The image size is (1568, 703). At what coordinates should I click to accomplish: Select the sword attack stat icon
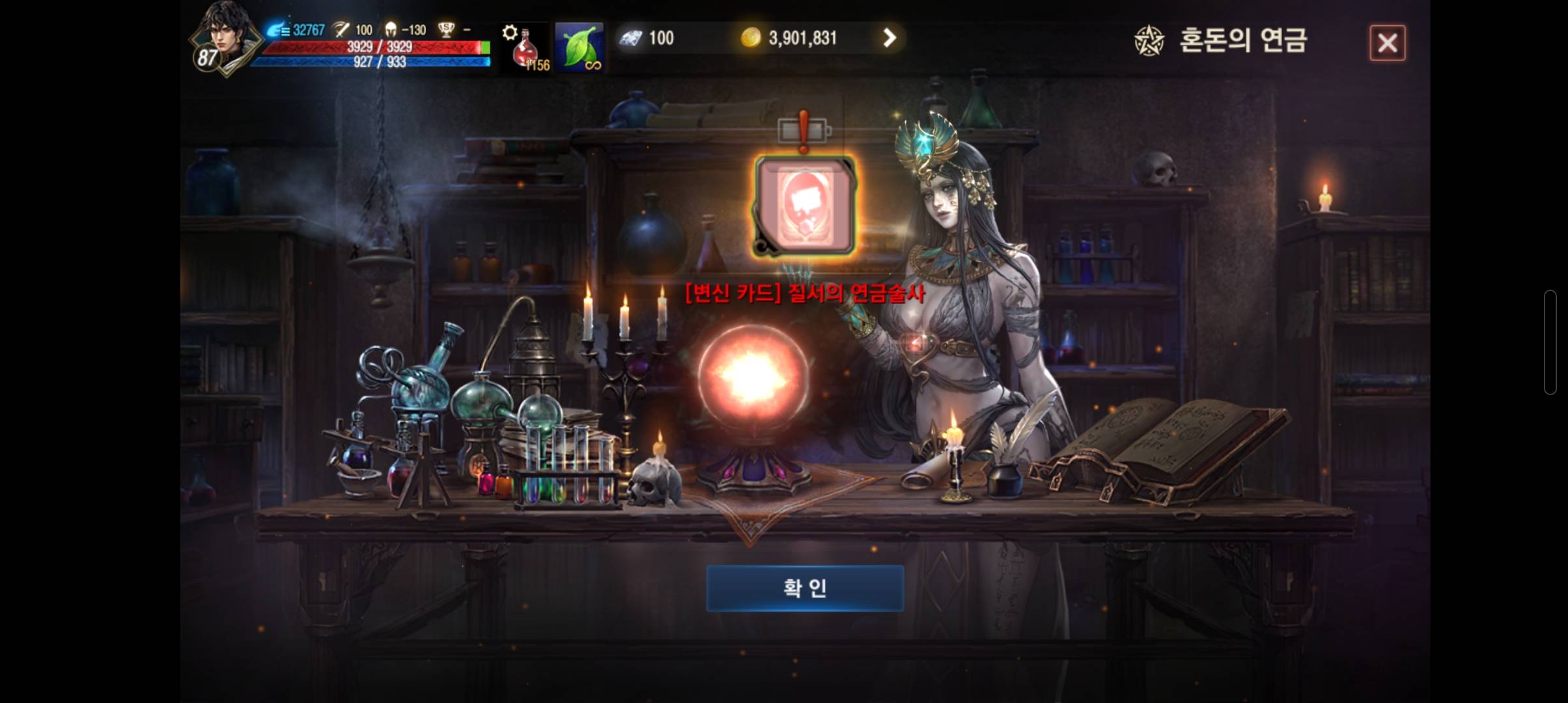[339, 29]
